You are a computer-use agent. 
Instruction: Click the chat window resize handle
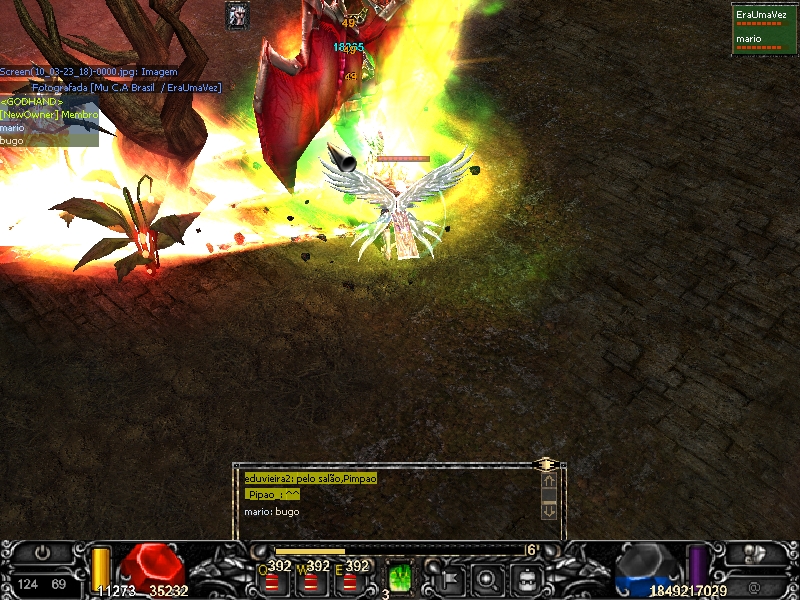(545, 464)
